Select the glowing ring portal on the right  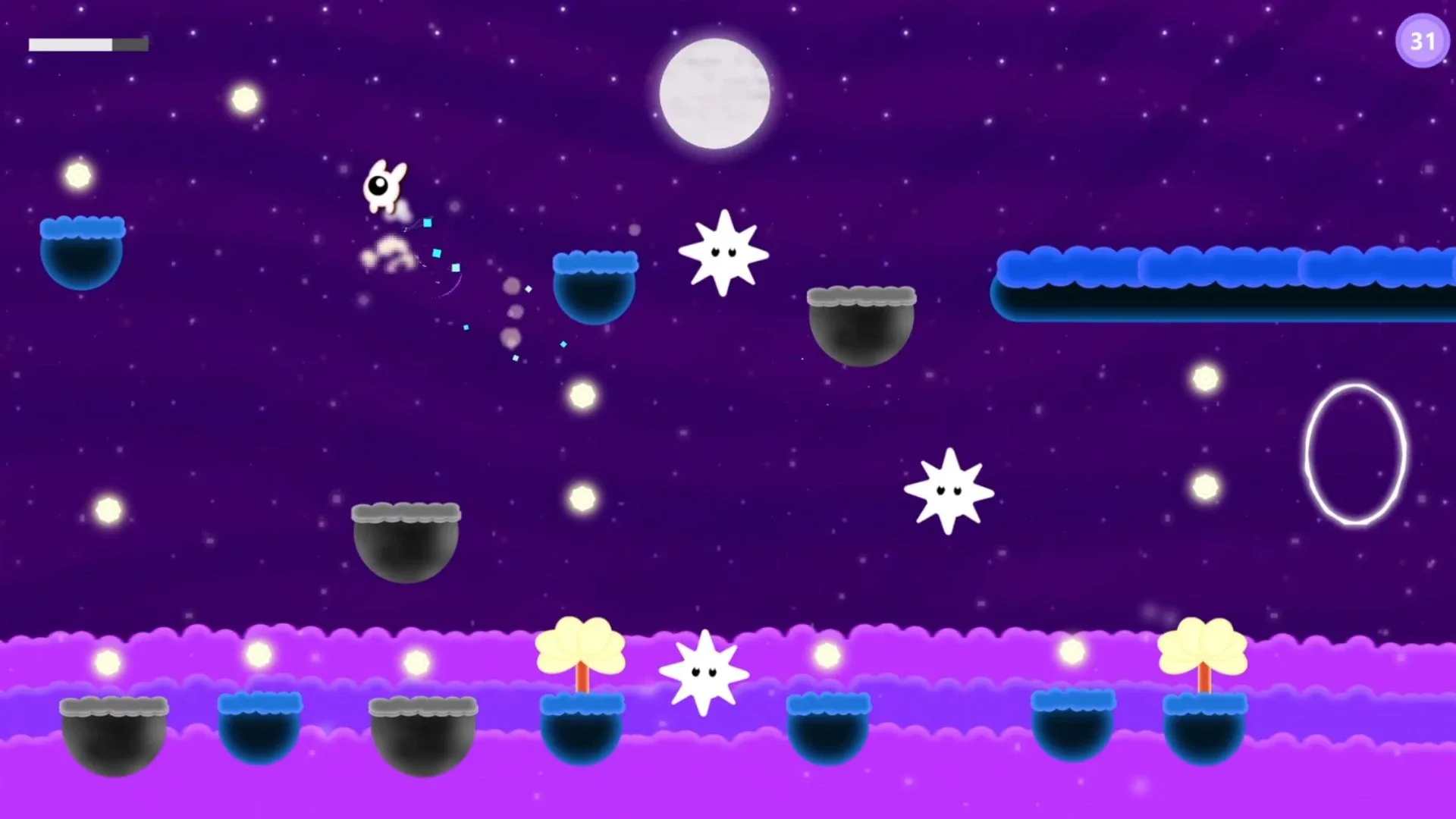(x=1357, y=451)
